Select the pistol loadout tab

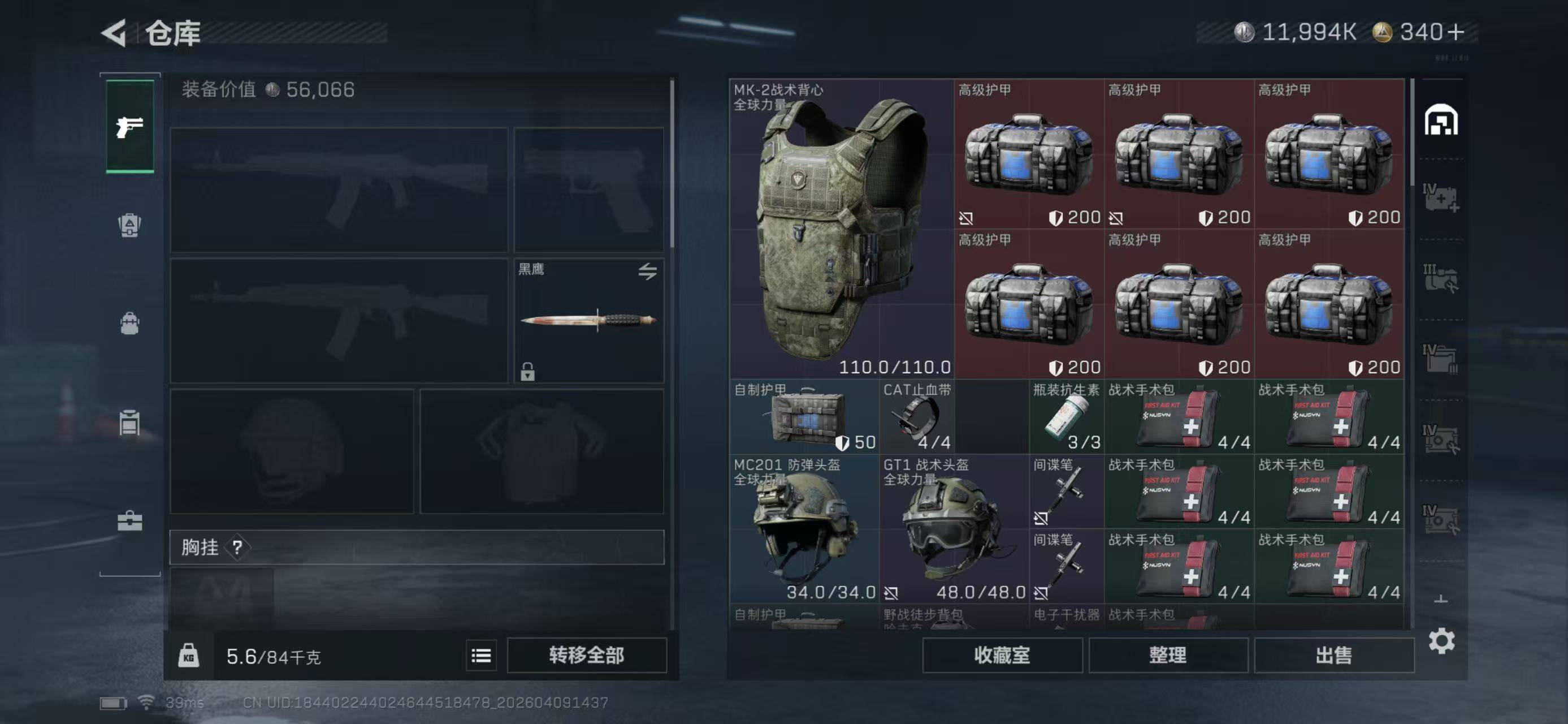129,127
